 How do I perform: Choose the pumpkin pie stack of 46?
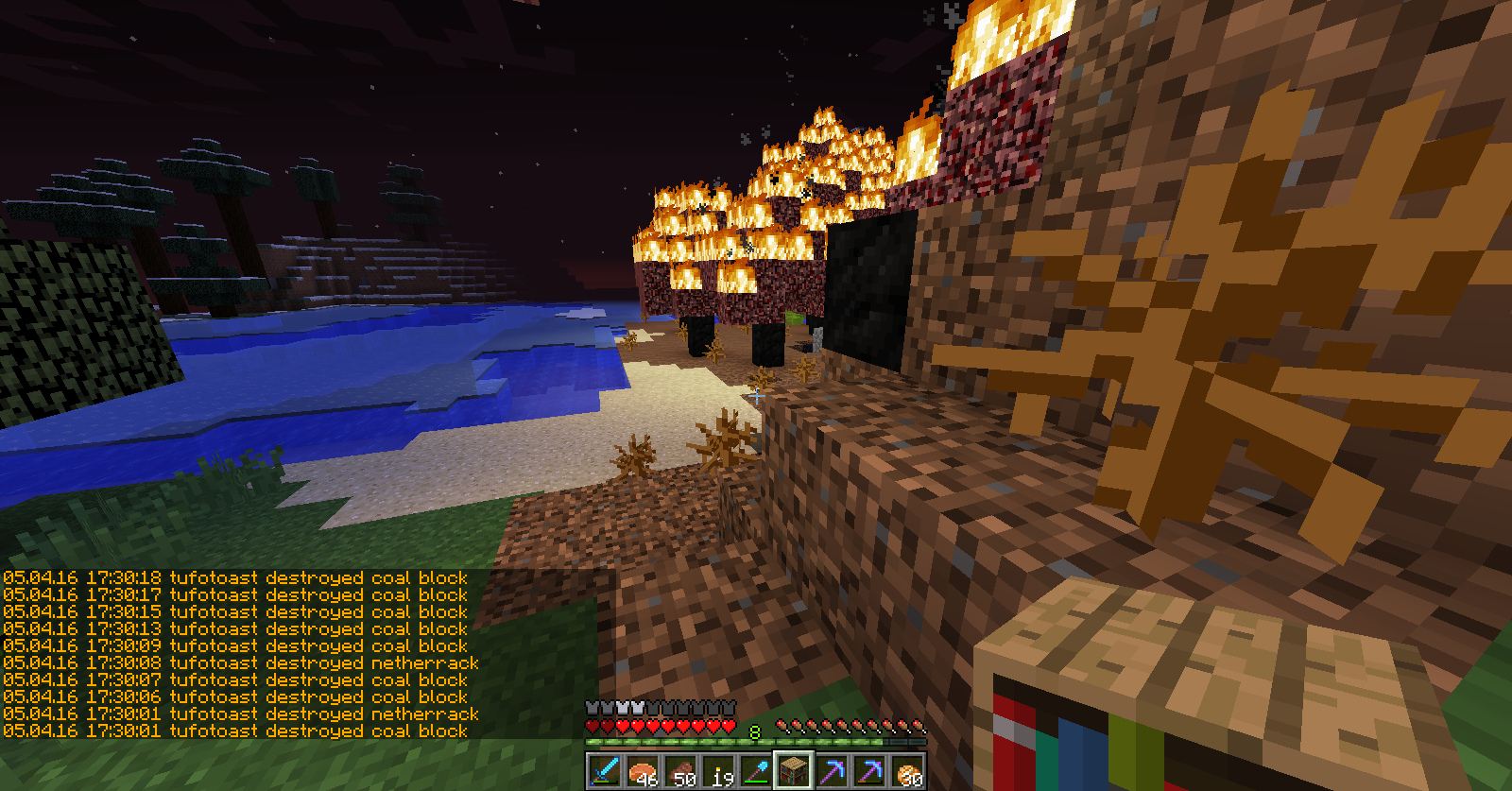pos(643,771)
